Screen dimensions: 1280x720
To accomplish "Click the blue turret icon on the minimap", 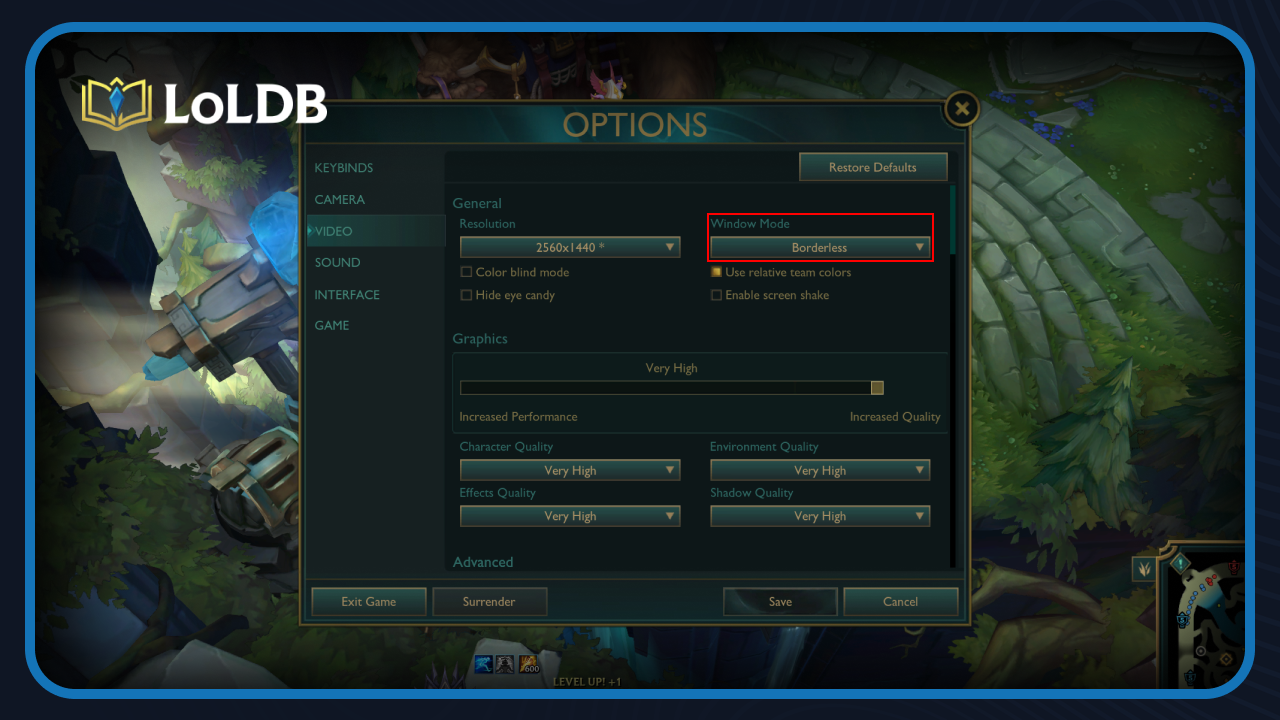I will click(1182, 619).
